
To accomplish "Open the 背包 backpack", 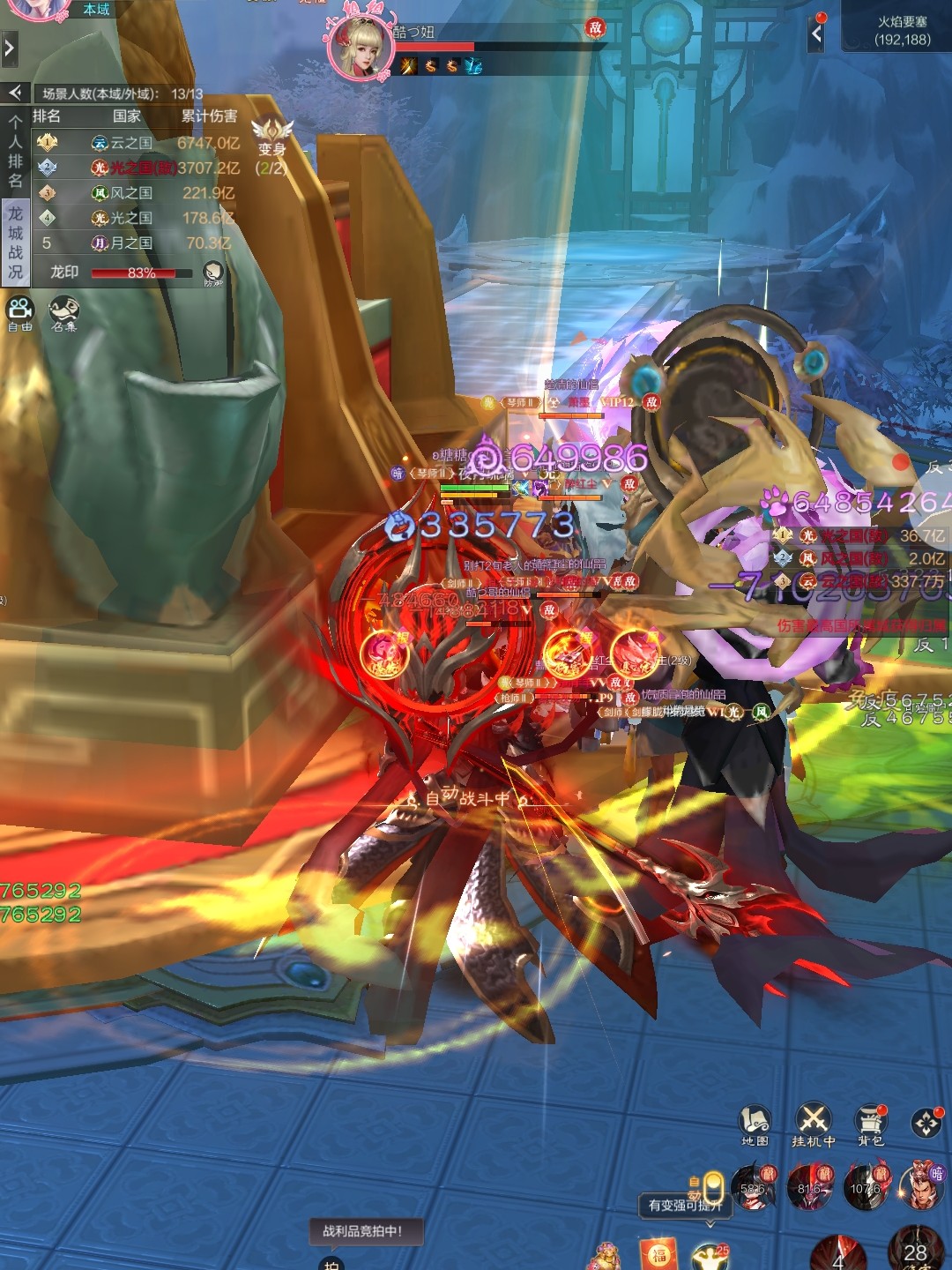I will point(871,1122).
